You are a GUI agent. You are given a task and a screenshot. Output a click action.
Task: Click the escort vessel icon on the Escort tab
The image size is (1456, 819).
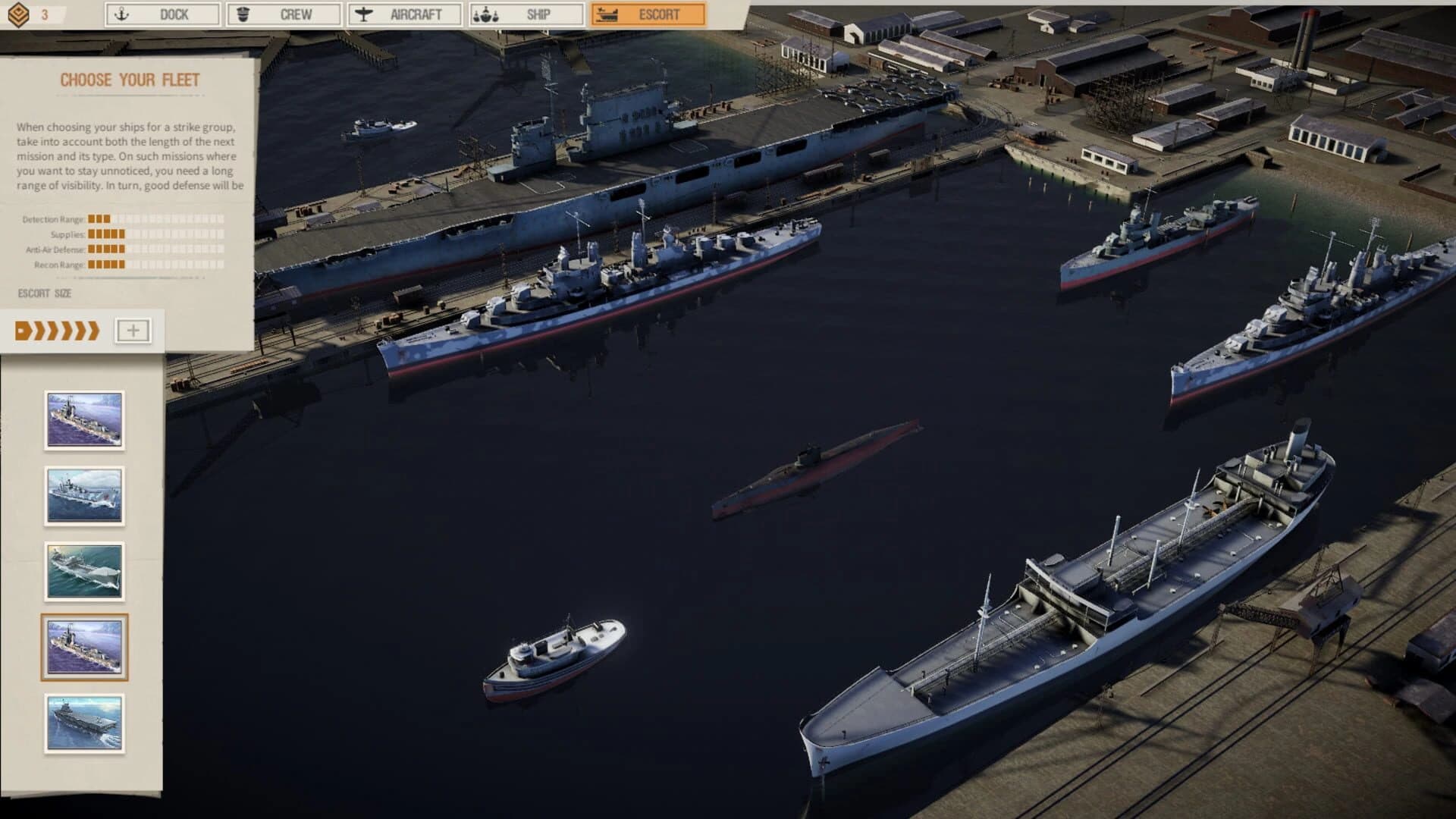tap(607, 14)
